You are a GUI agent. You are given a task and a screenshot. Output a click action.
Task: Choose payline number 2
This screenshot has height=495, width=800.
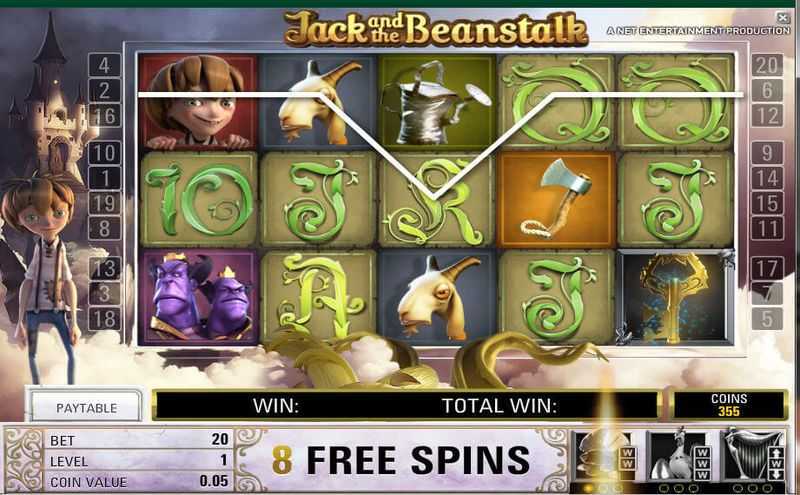coord(105,91)
